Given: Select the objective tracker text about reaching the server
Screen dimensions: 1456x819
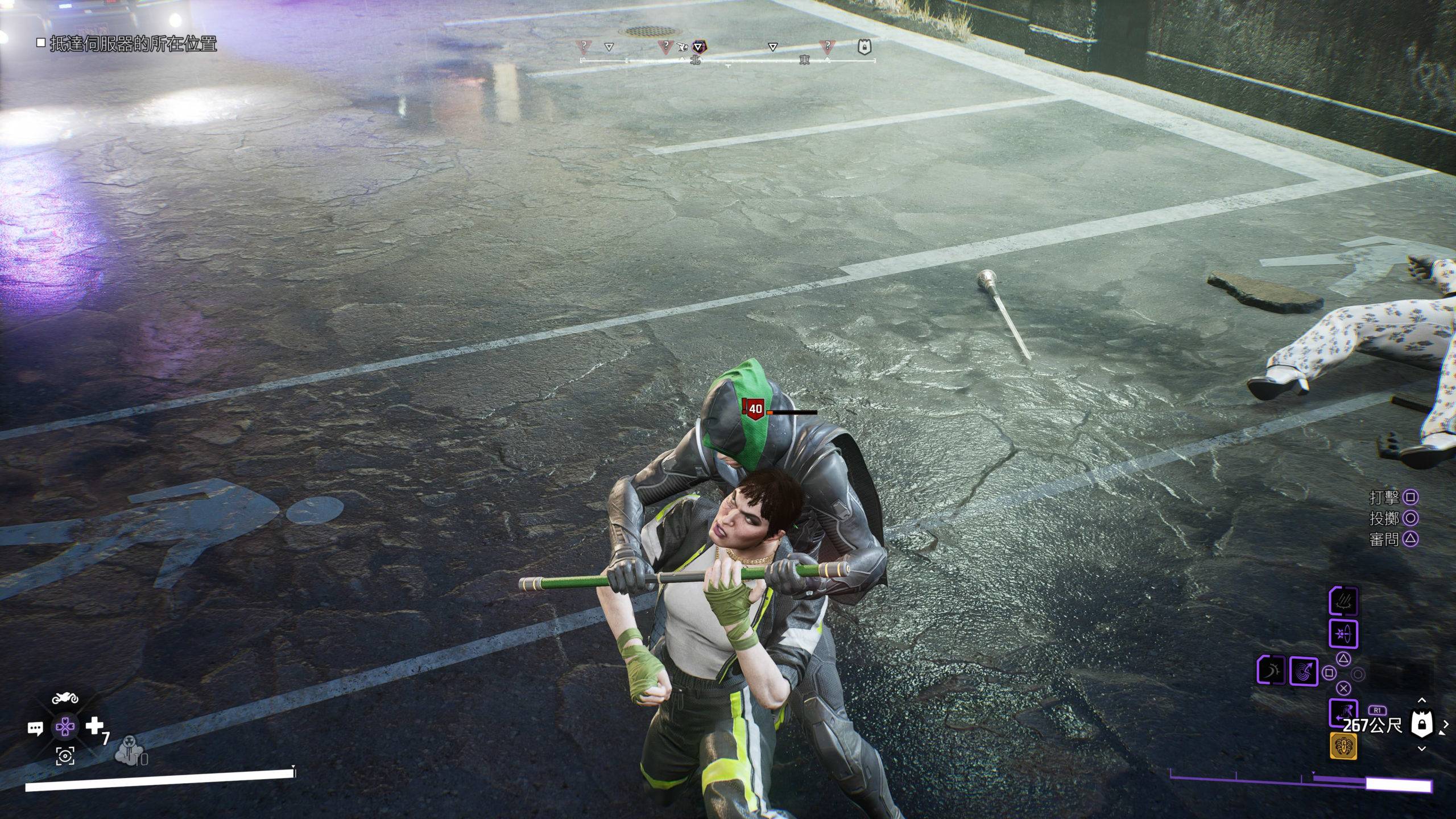Looking at the screenshot, I should tap(133, 43).
